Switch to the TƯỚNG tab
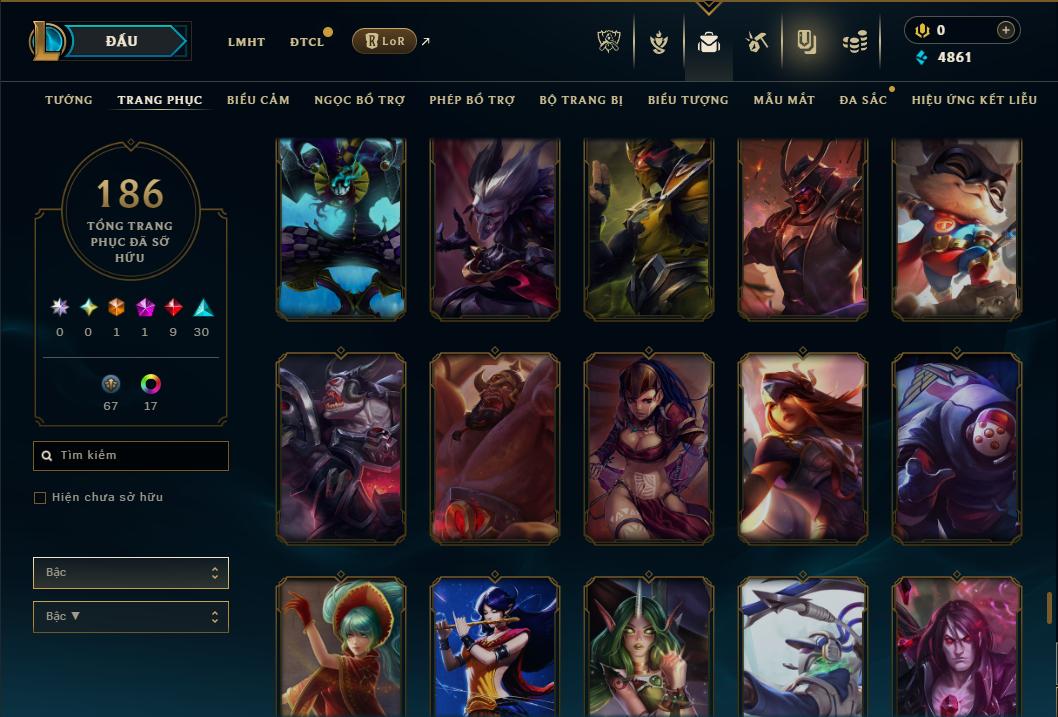 [69, 100]
